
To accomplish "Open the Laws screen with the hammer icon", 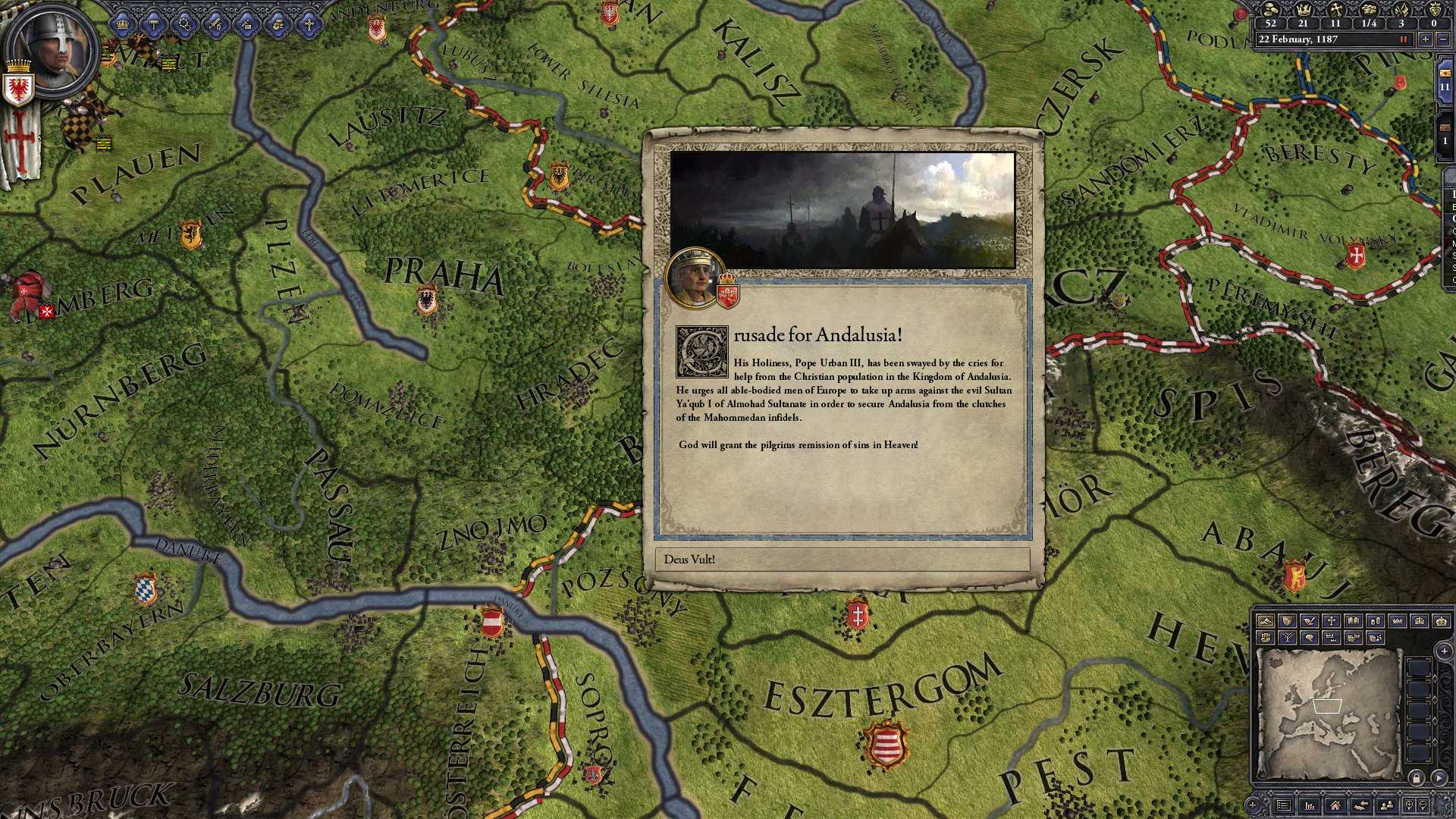I will coord(154,23).
